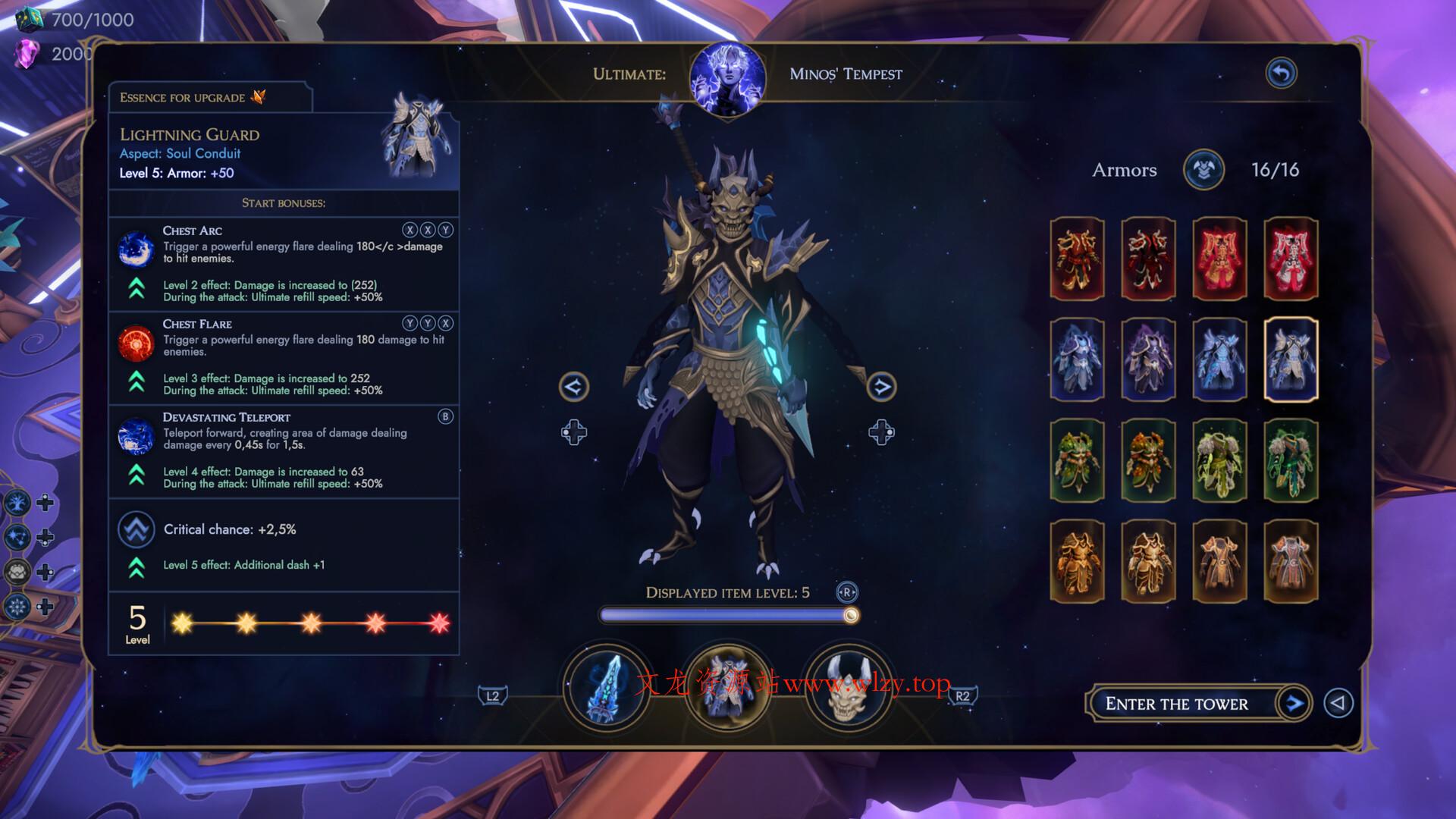The image size is (1456, 819).
Task: Select the first red armor thumbnail
Action: click(1077, 259)
